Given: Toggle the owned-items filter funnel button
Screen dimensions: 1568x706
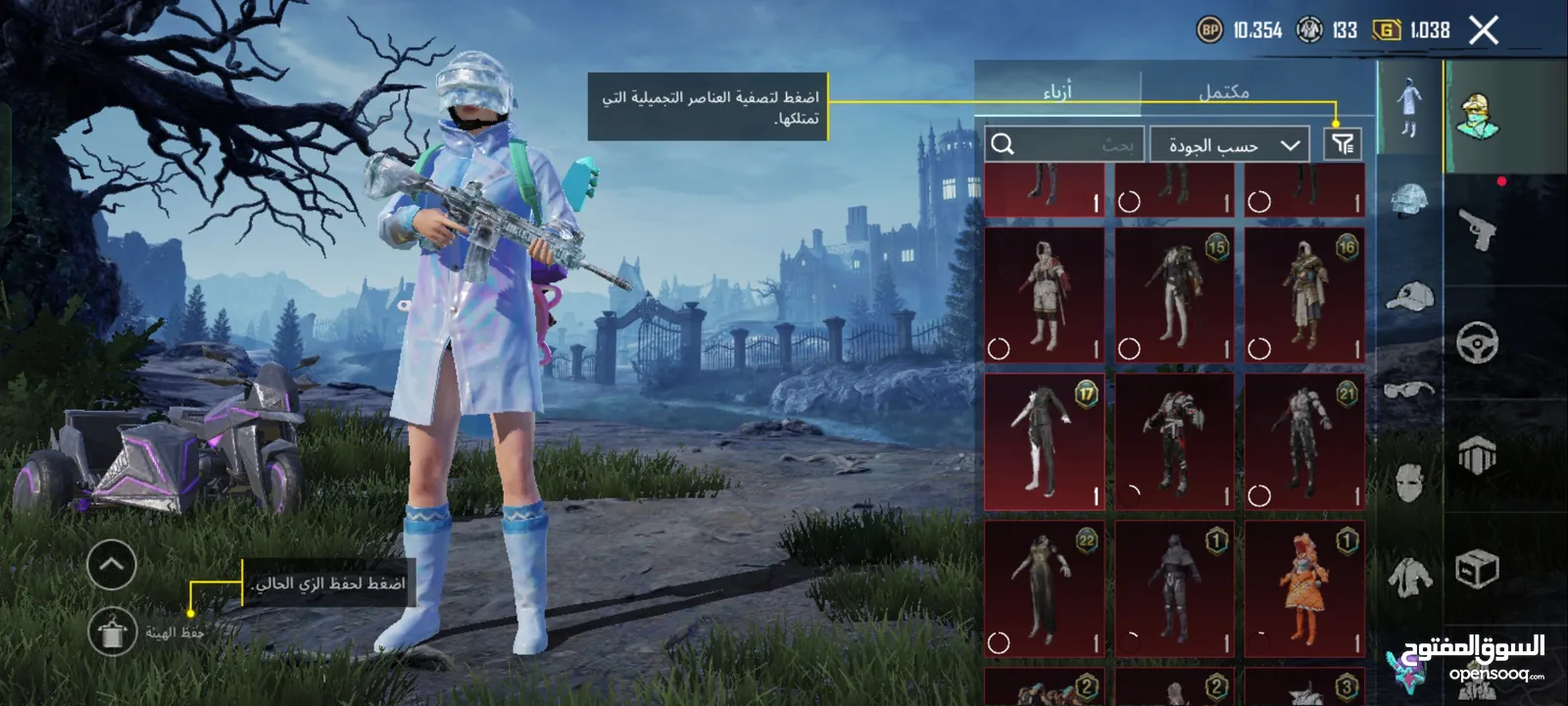Looking at the screenshot, I should click(x=1342, y=145).
